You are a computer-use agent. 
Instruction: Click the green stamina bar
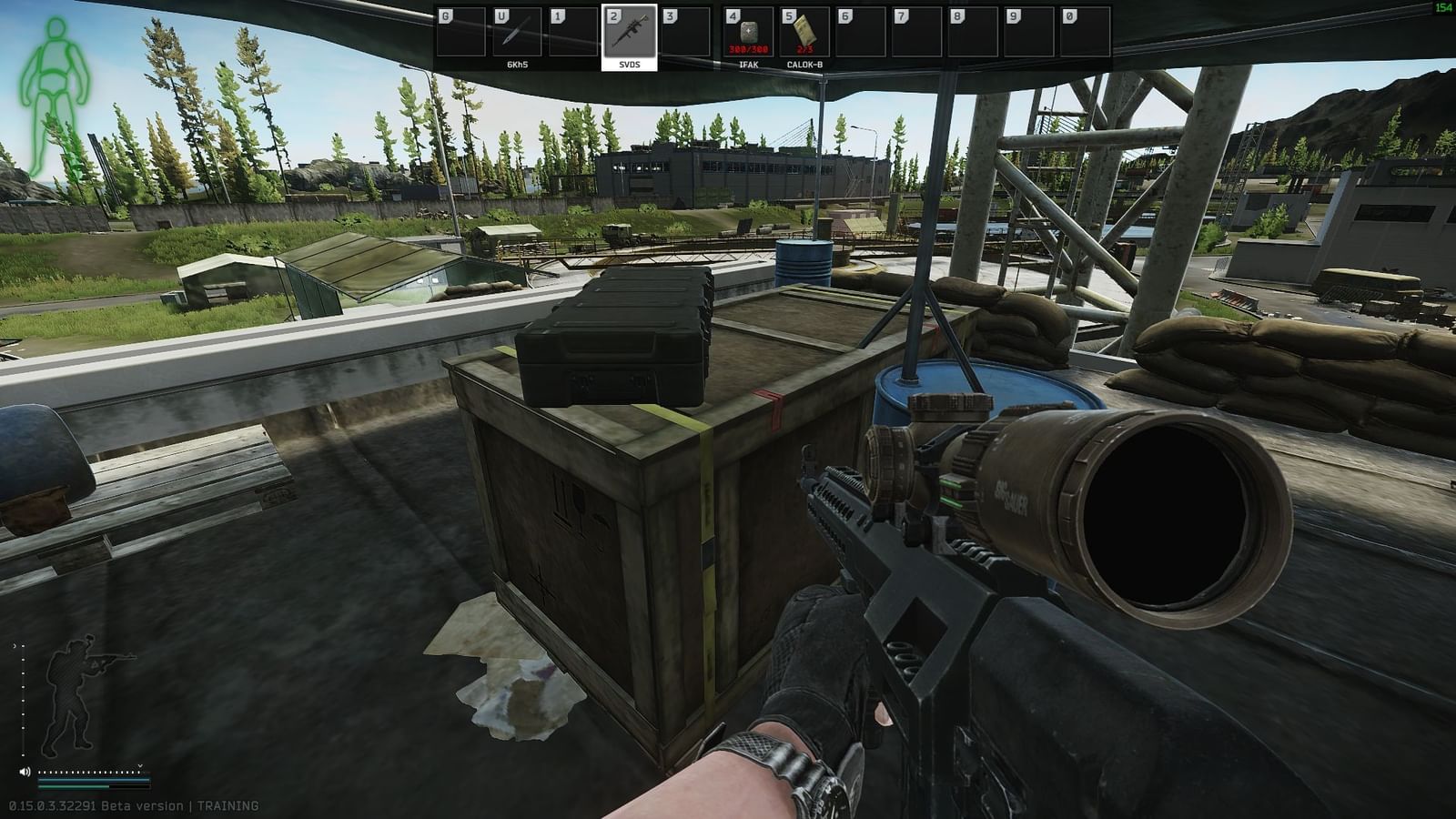[x=73, y=787]
